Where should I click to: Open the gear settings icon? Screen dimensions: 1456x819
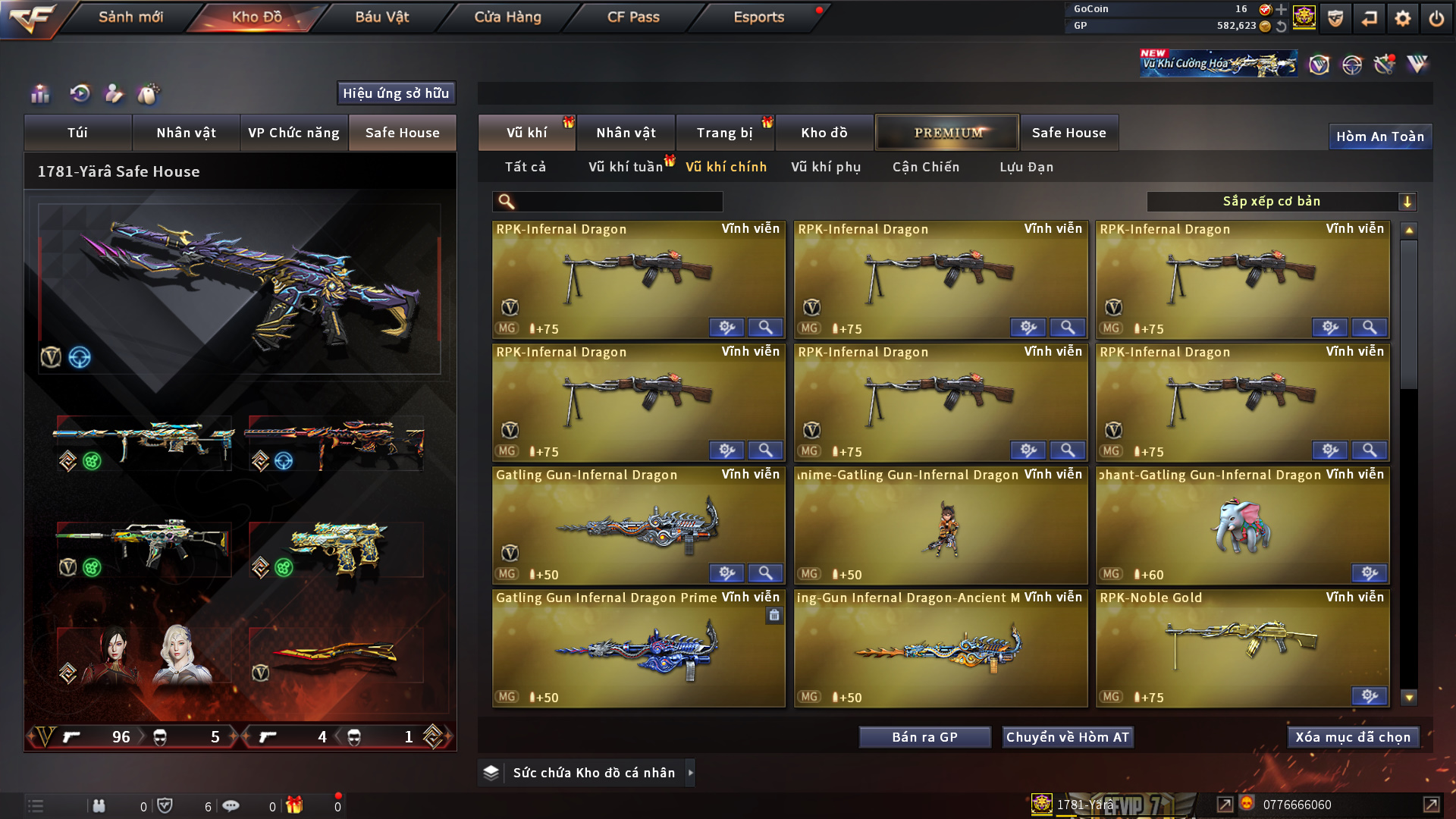(1403, 18)
